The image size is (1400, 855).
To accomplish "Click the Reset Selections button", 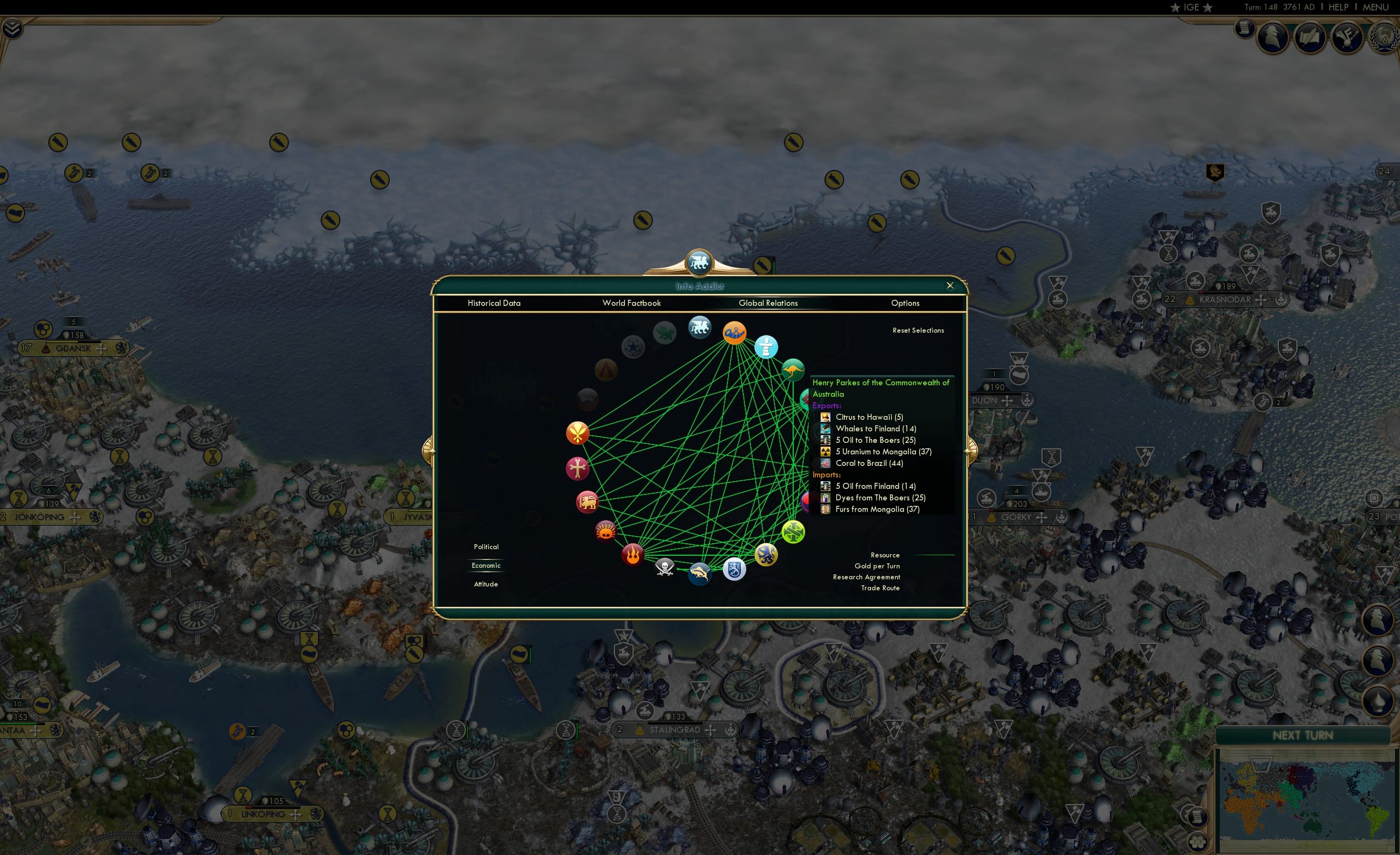I will pyautogui.click(x=919, y=330).
